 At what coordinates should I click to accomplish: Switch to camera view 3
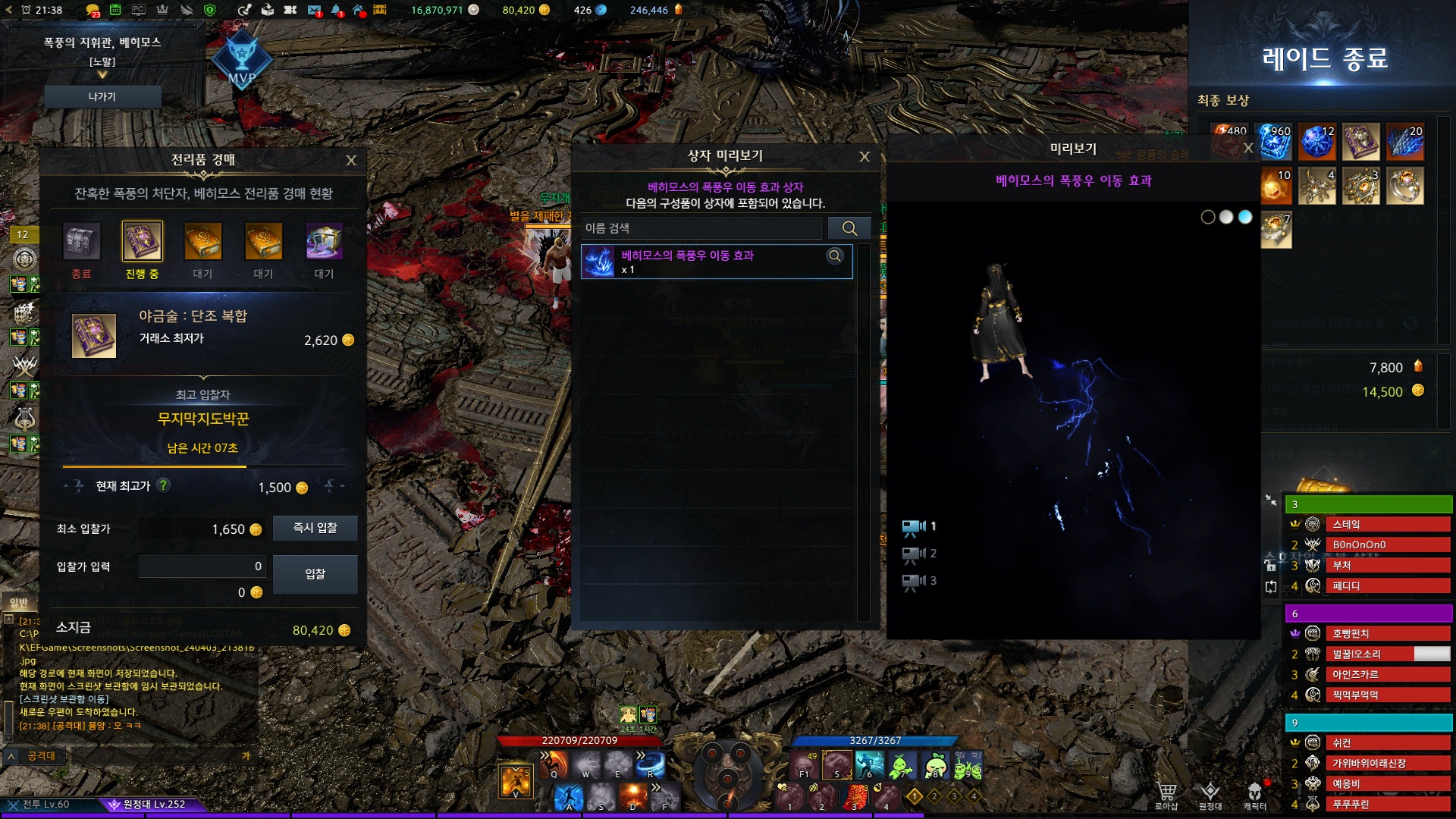pyautogui.click(x=918, y=582)
